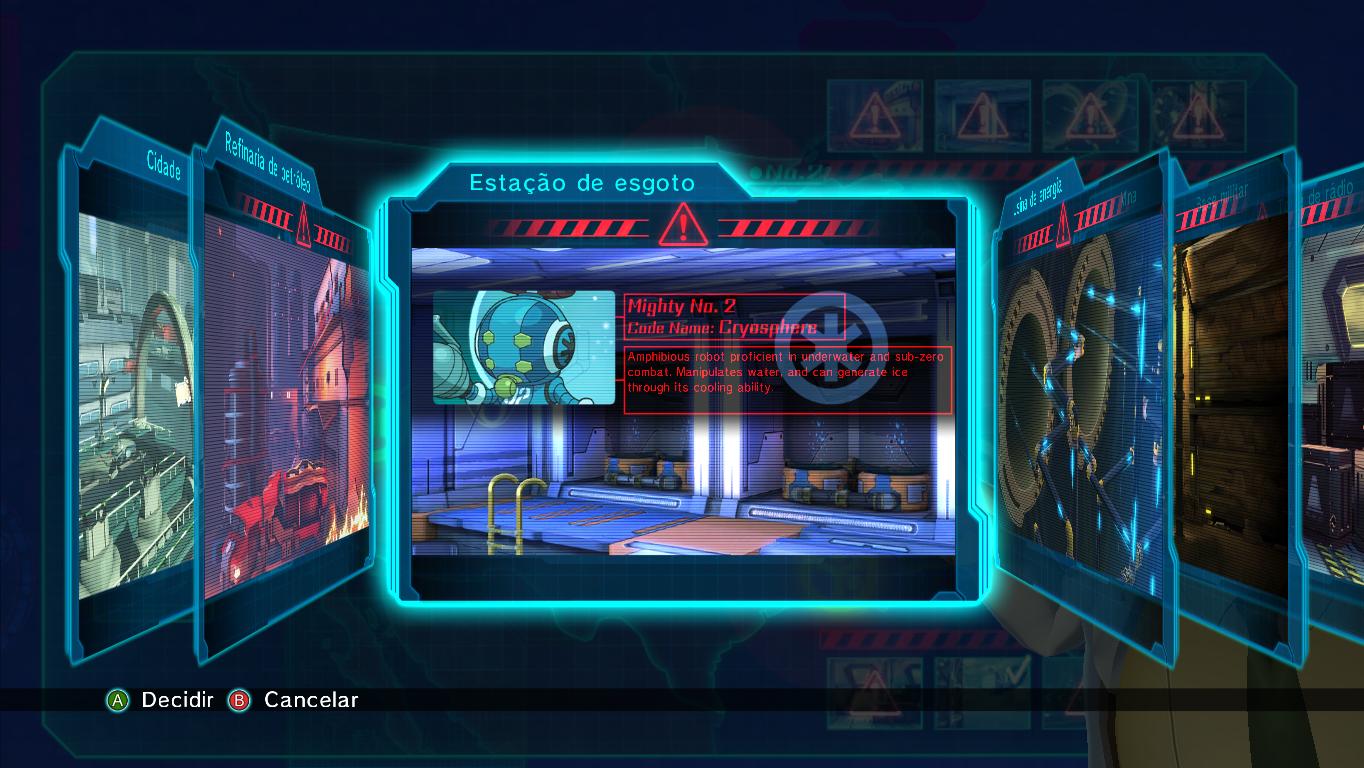Screen dimensions: 1364x768
Task: Open the Torre de rádio stage card
Action: click(x=1330, y=400)
